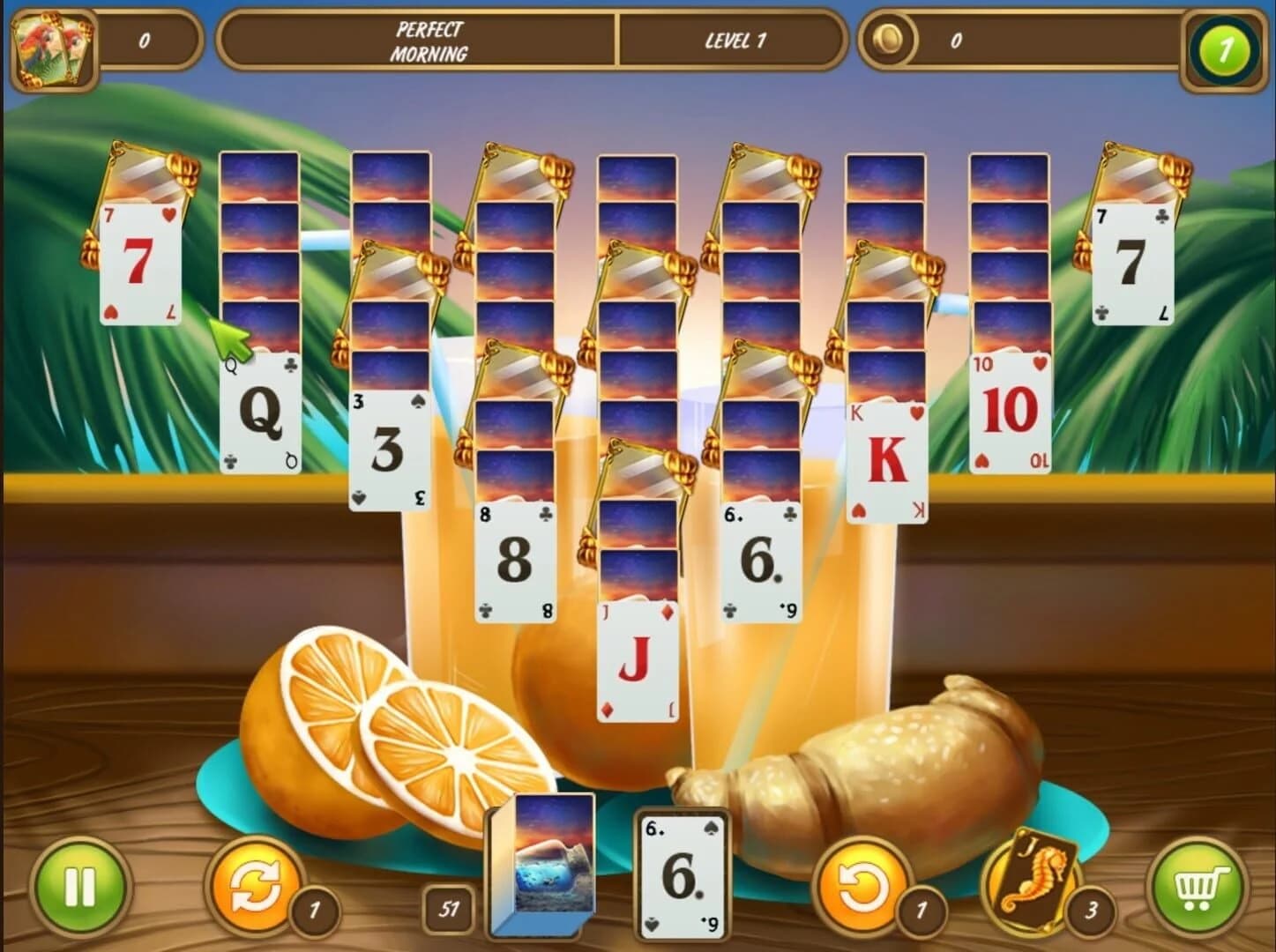This screenshot has width=1276, height=952.
Task: Select the 6 of clubs card
Action: 760,560
